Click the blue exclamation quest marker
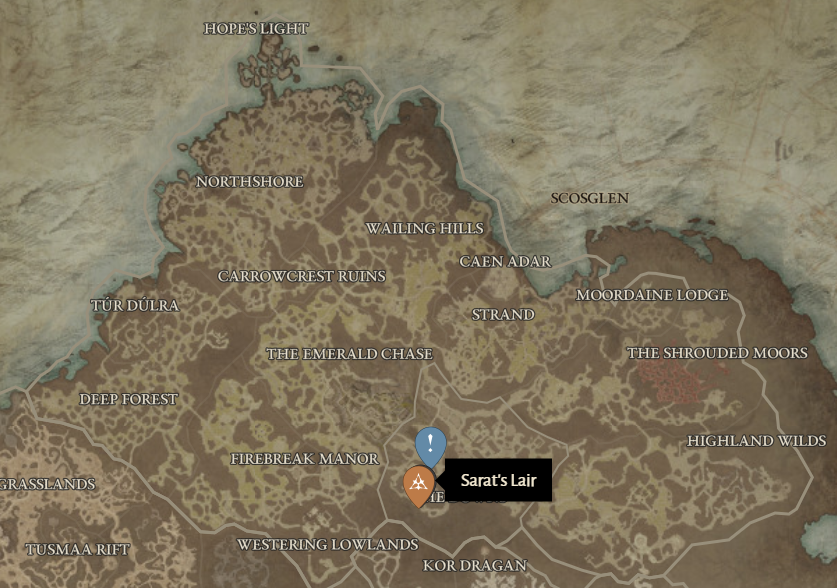Screen dimensions: 837x588 pyautogui.click(x=430, y=445)
